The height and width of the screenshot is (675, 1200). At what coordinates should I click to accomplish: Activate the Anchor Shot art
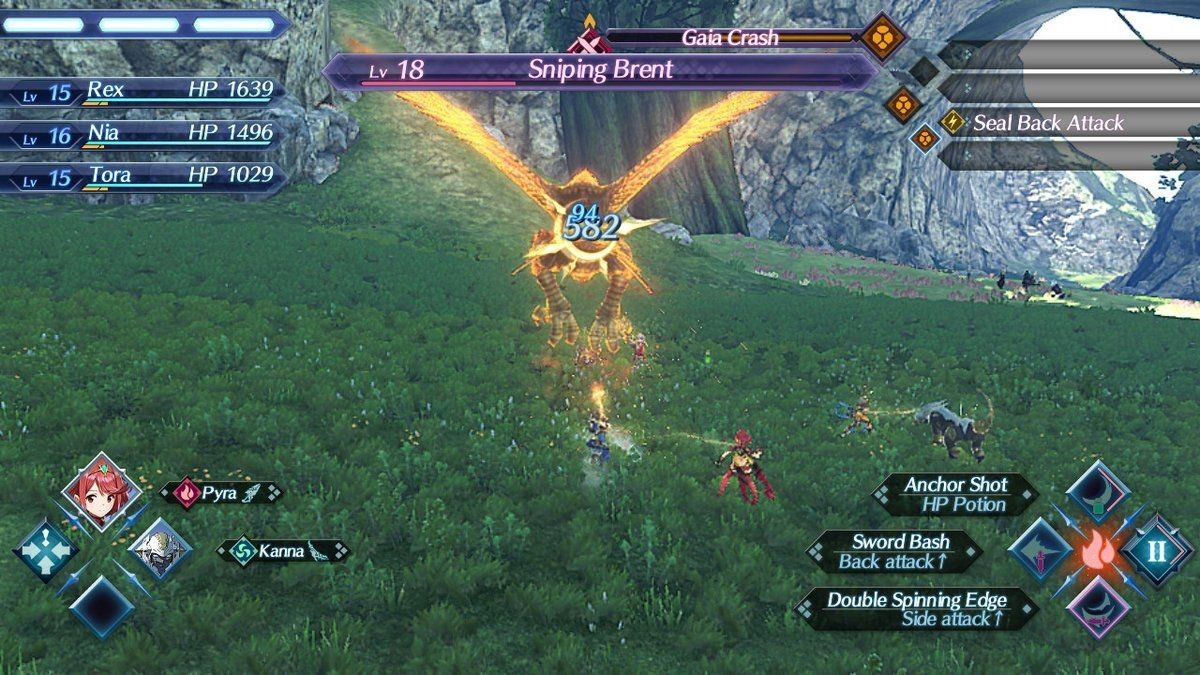click(1098, 491)
